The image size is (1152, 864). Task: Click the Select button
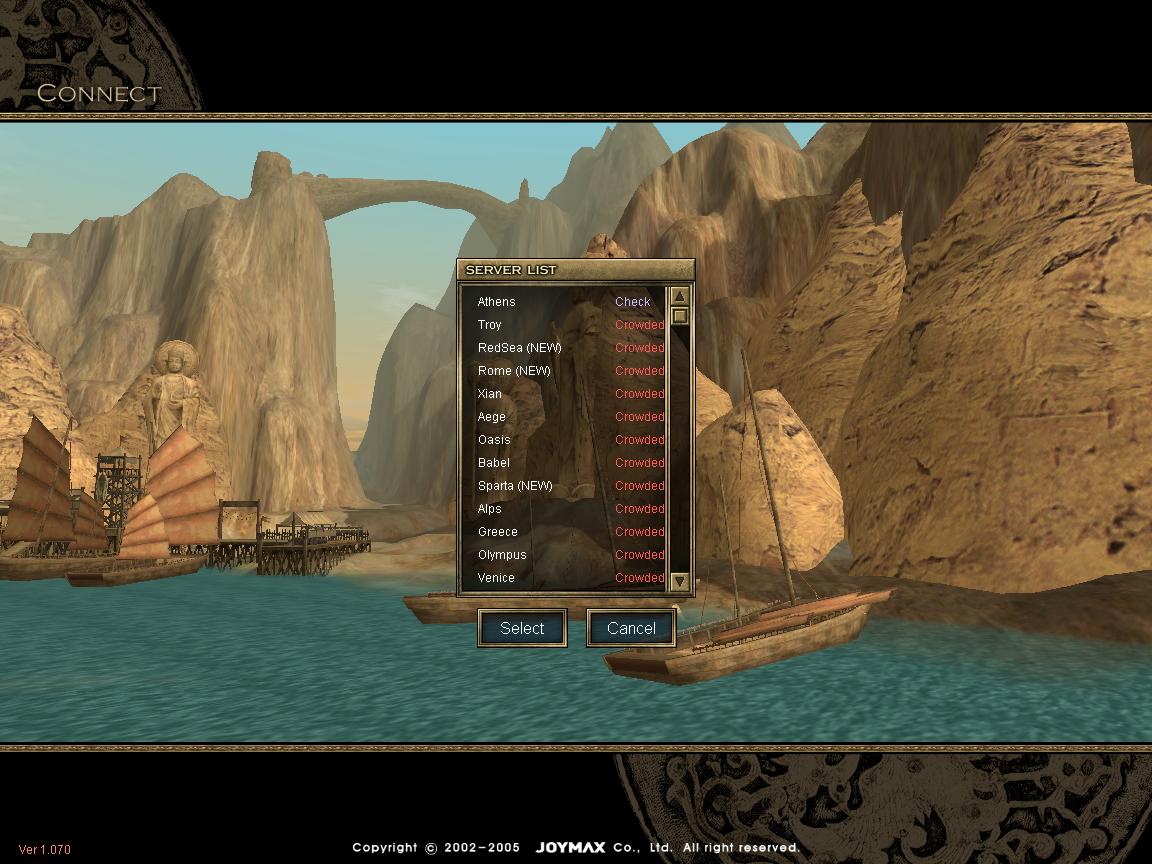[522, 628]
